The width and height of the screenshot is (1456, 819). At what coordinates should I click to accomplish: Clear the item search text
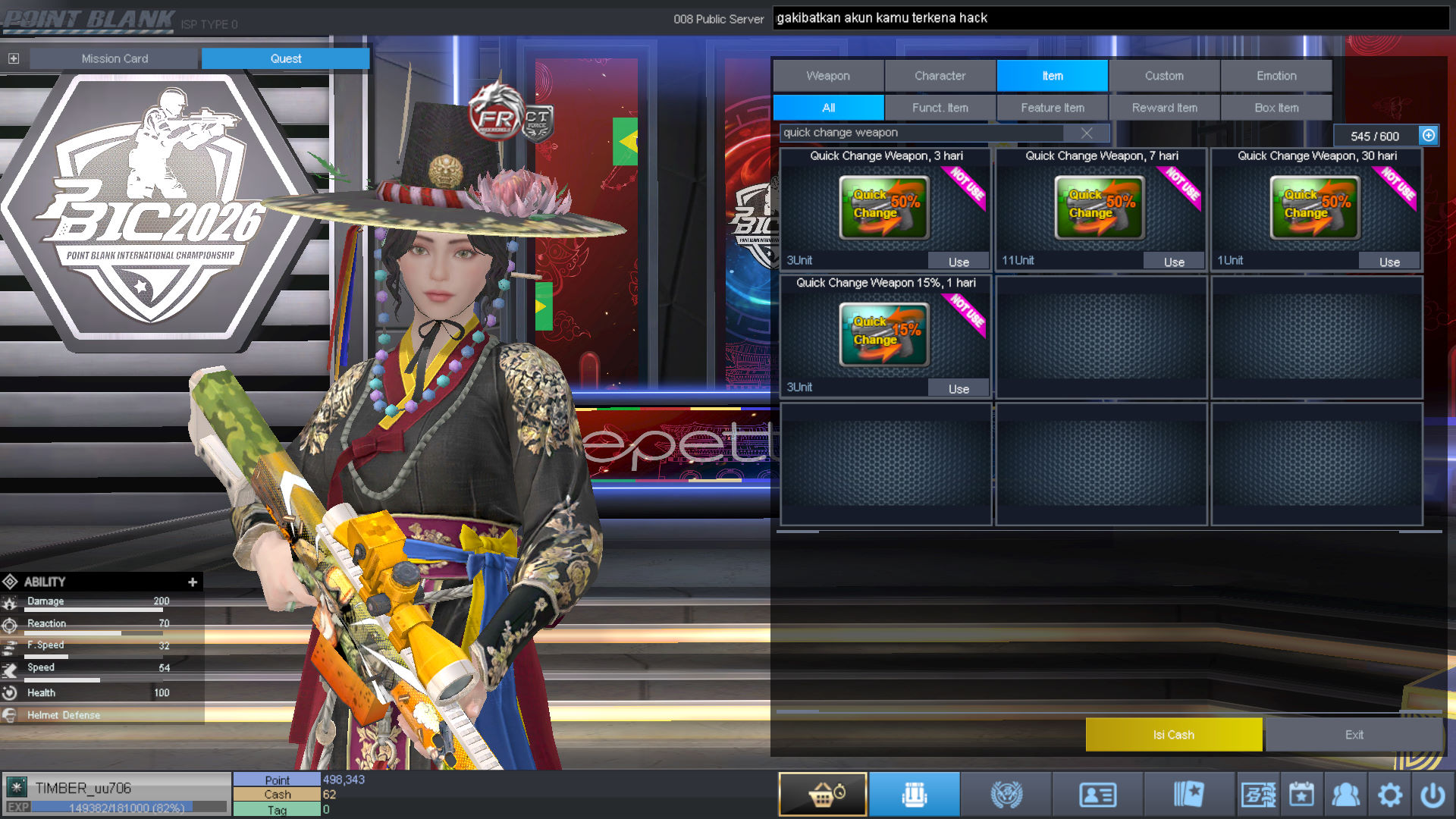pyautogui.click(x=1087, y=133)
